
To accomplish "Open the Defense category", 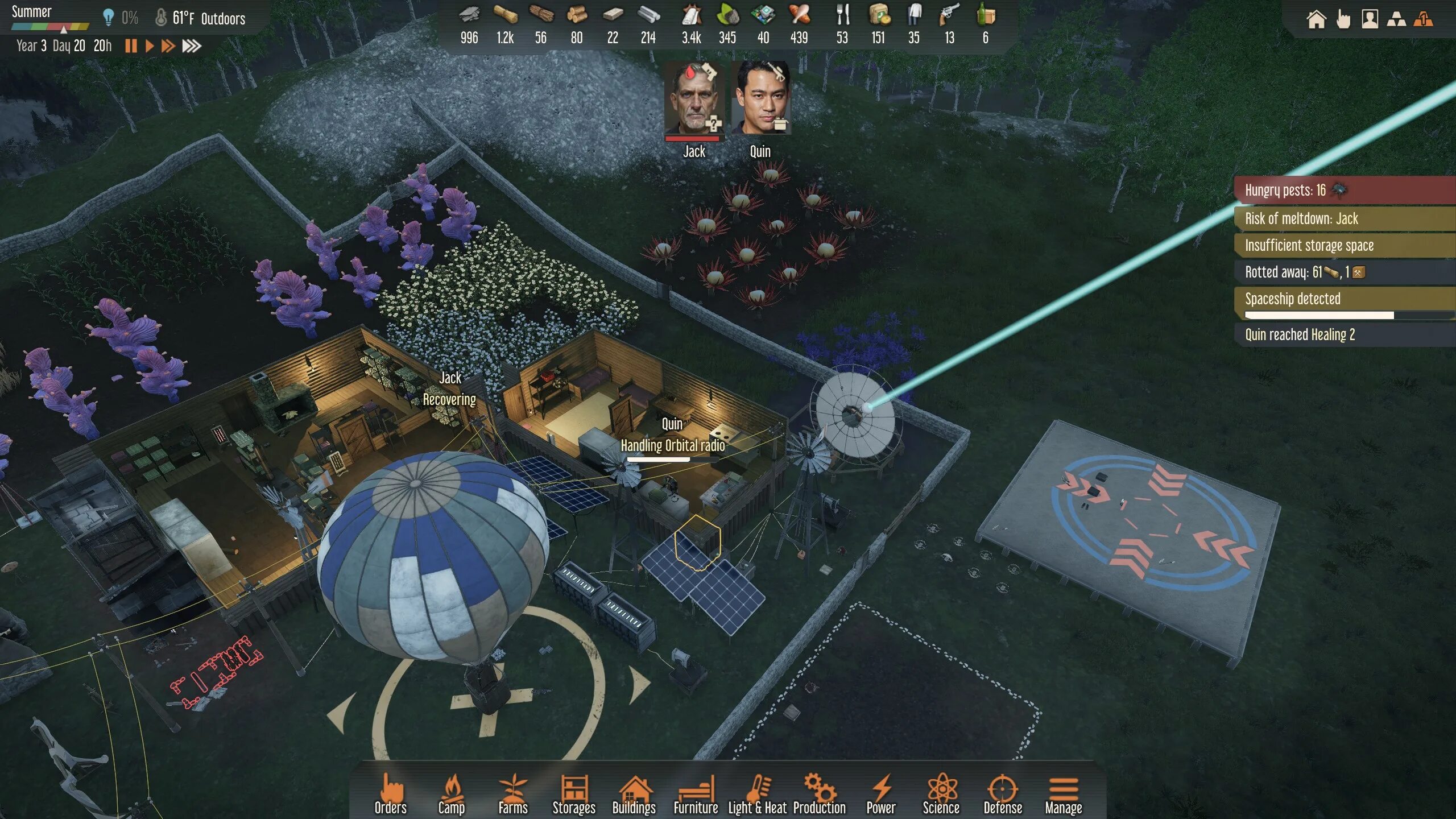I will click(1002, 793).
